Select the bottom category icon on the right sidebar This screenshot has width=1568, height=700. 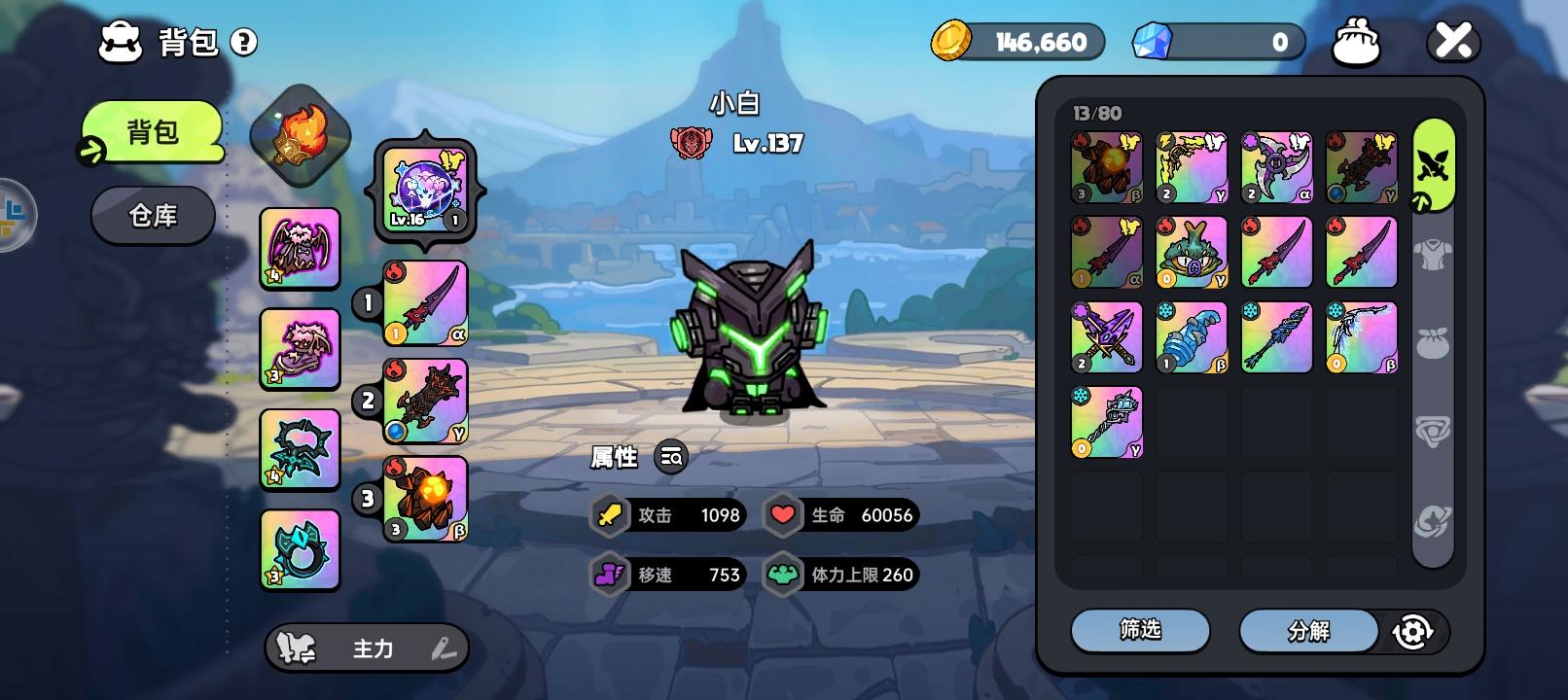tap(1434, 522)
